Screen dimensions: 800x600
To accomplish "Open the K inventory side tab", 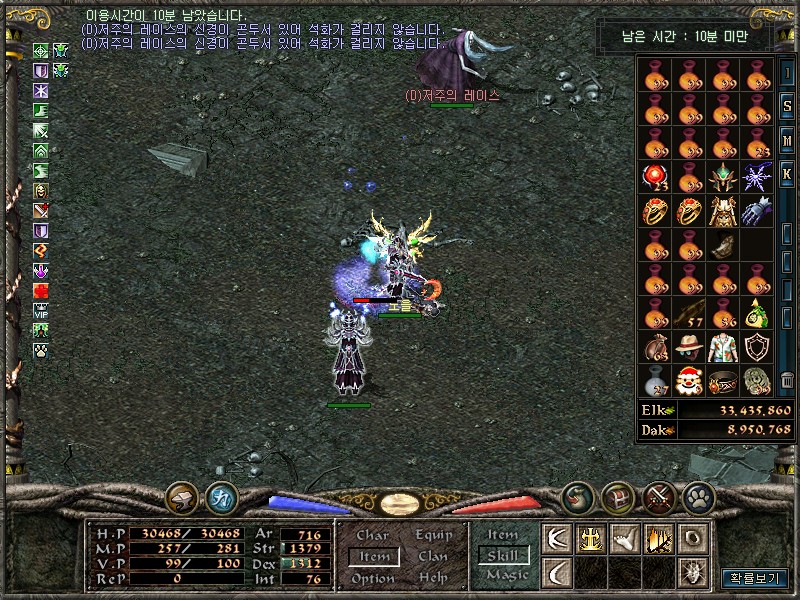I will click(x=788, y=173).
